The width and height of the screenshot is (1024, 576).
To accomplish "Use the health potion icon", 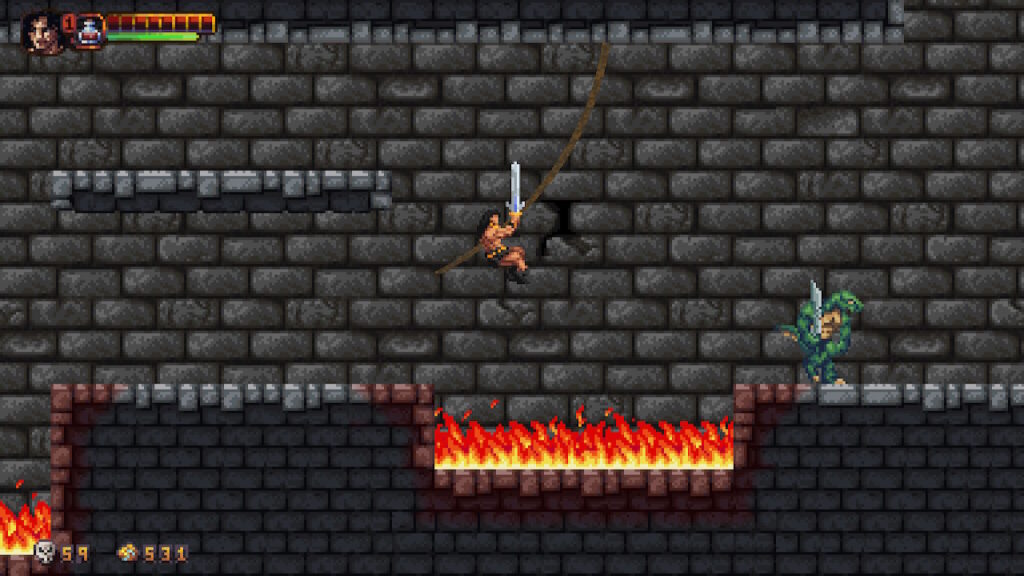I will pyautogui.click(x=90, y=30).
